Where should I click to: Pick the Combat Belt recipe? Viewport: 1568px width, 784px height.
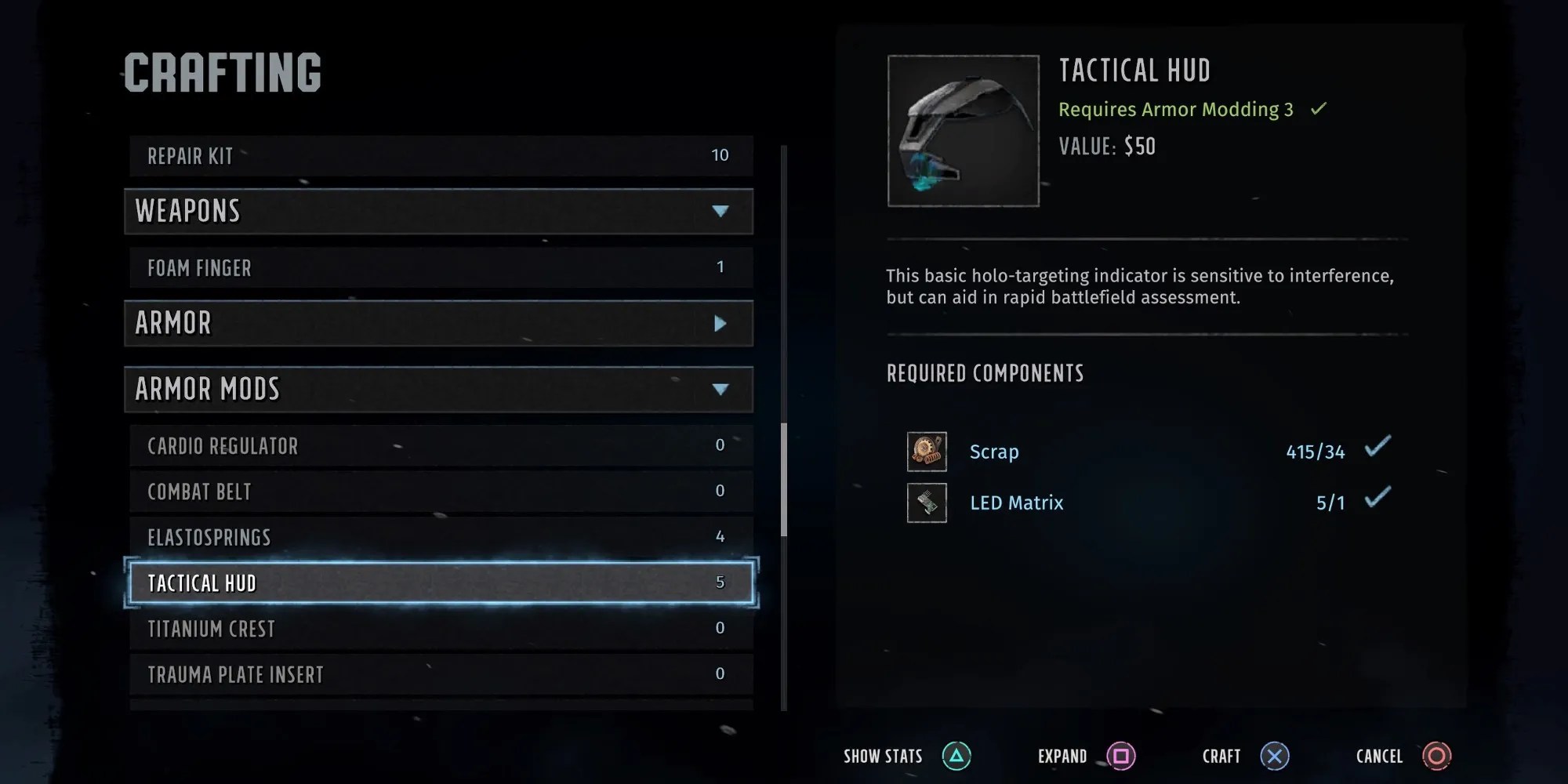(x=440, y=492)
